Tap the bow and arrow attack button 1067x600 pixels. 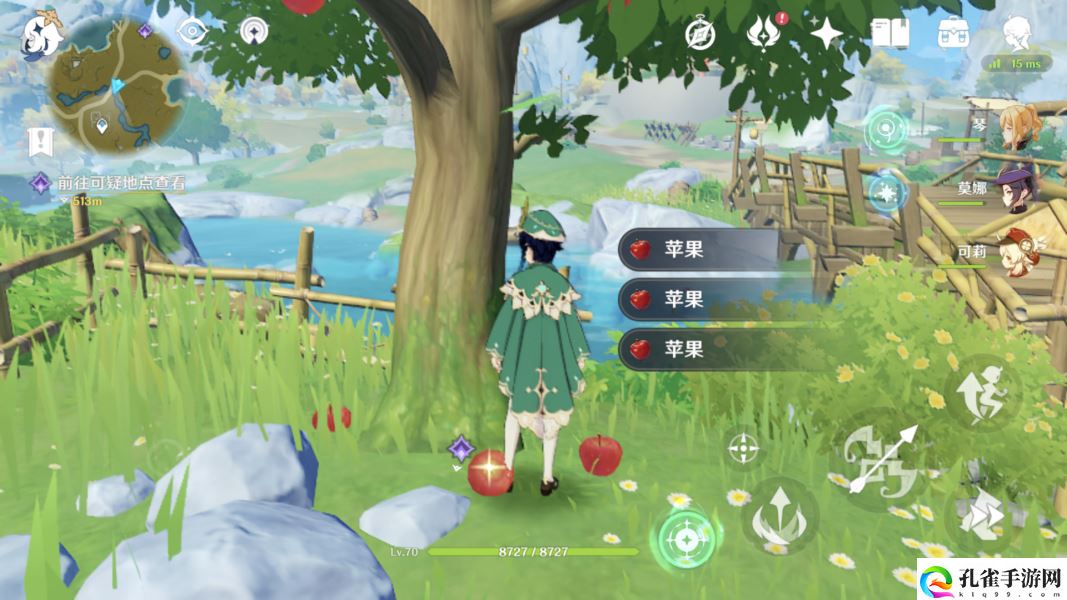pos(882,459)
